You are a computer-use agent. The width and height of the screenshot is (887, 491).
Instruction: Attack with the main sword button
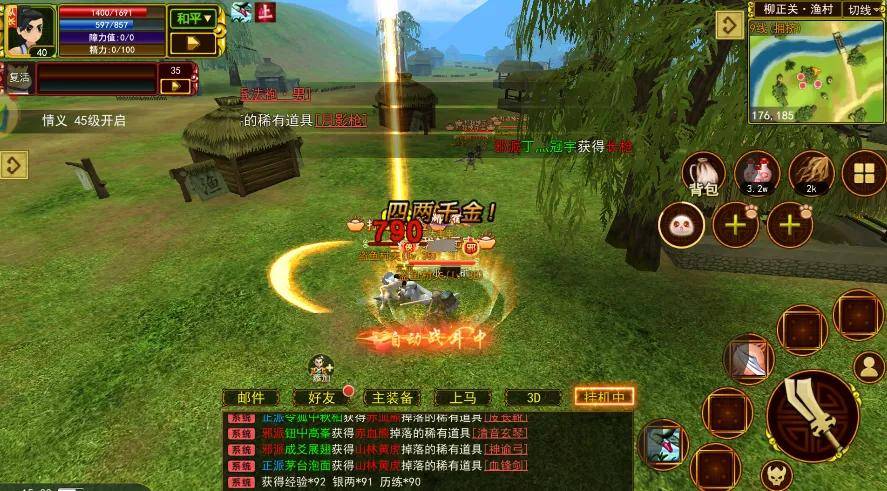pos(812,415)
